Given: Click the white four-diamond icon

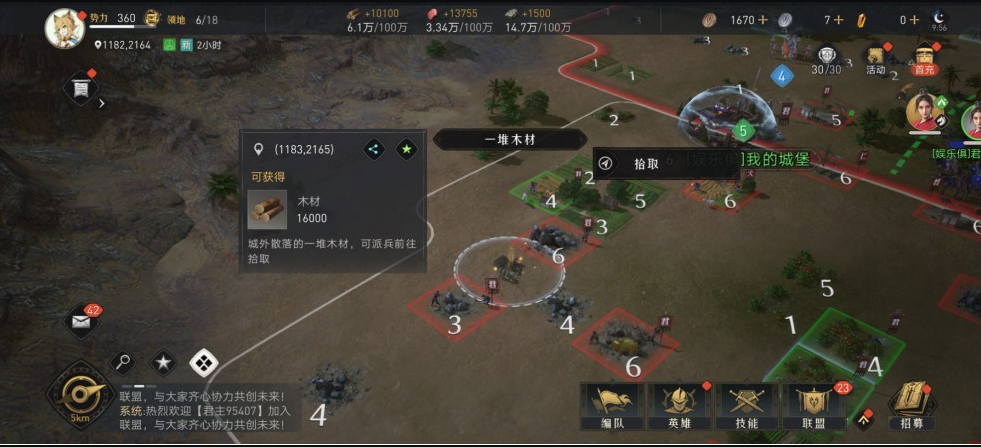Looking at the screenshot, I should coord(204,362).
